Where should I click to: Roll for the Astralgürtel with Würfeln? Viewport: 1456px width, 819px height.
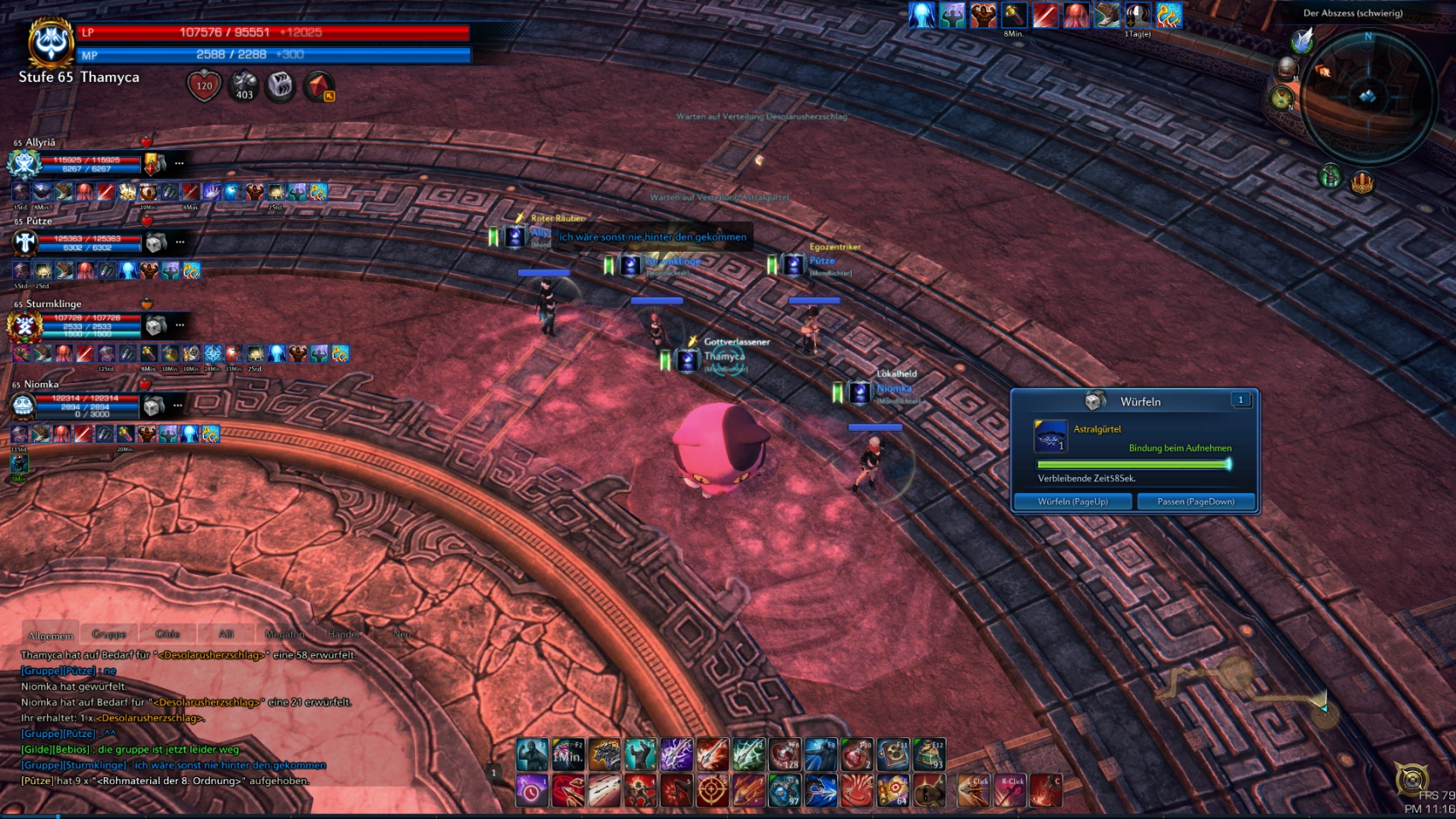[1073, 502]
